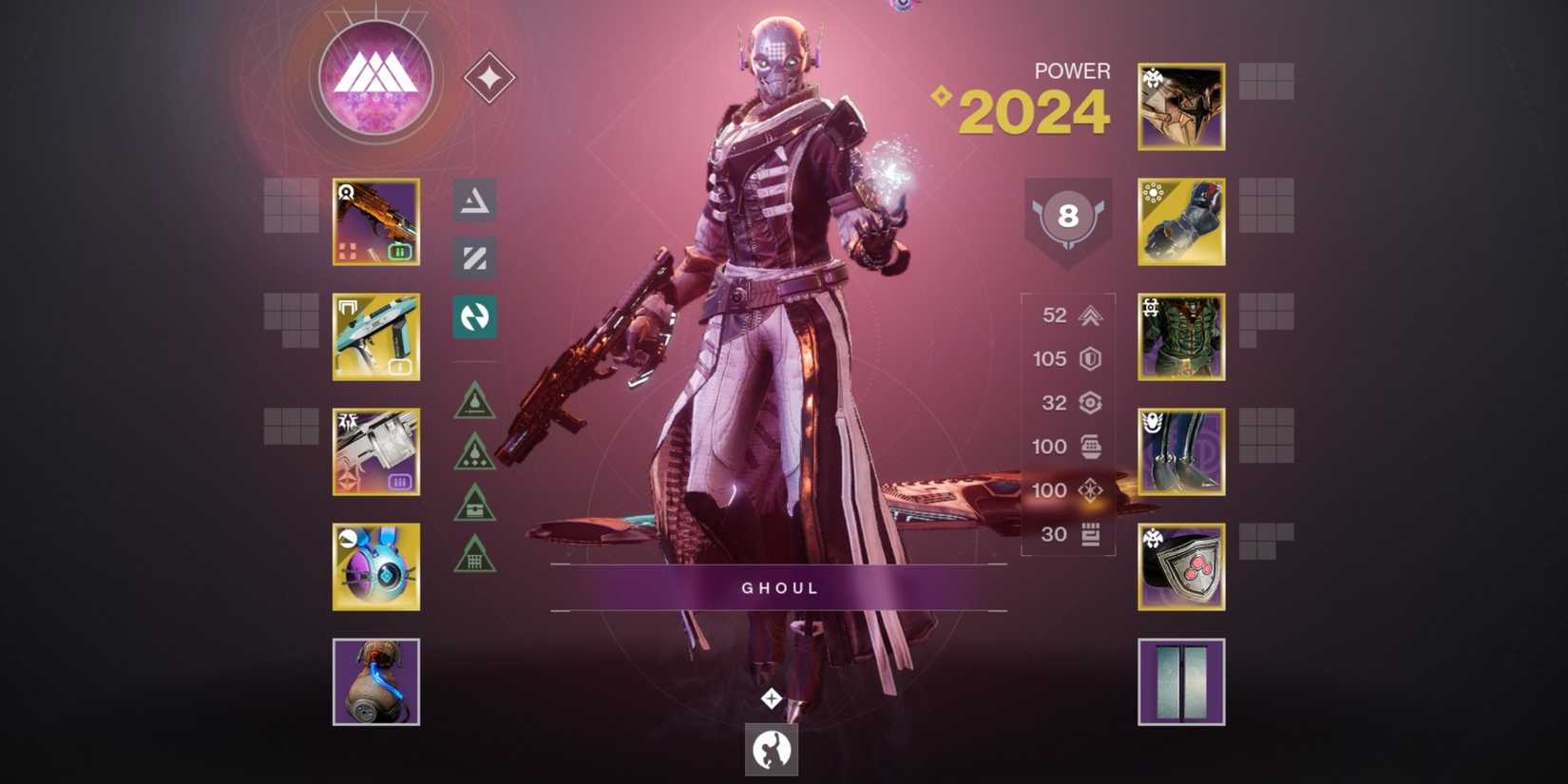Open the equipped Kinetic weapon slot
Image resolution: width=1568 pixels, height=784 pixels.
pyautogui.click(x=376, y=223)
